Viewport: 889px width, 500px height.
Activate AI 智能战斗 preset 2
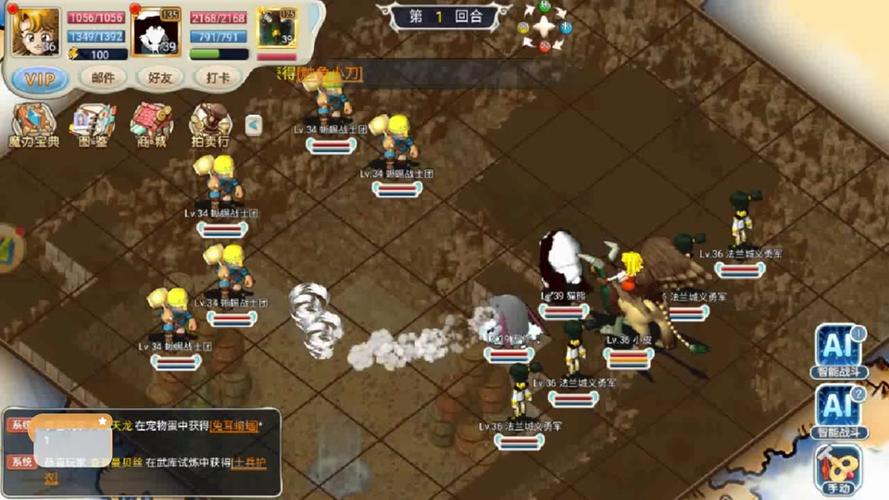point(837,410)
